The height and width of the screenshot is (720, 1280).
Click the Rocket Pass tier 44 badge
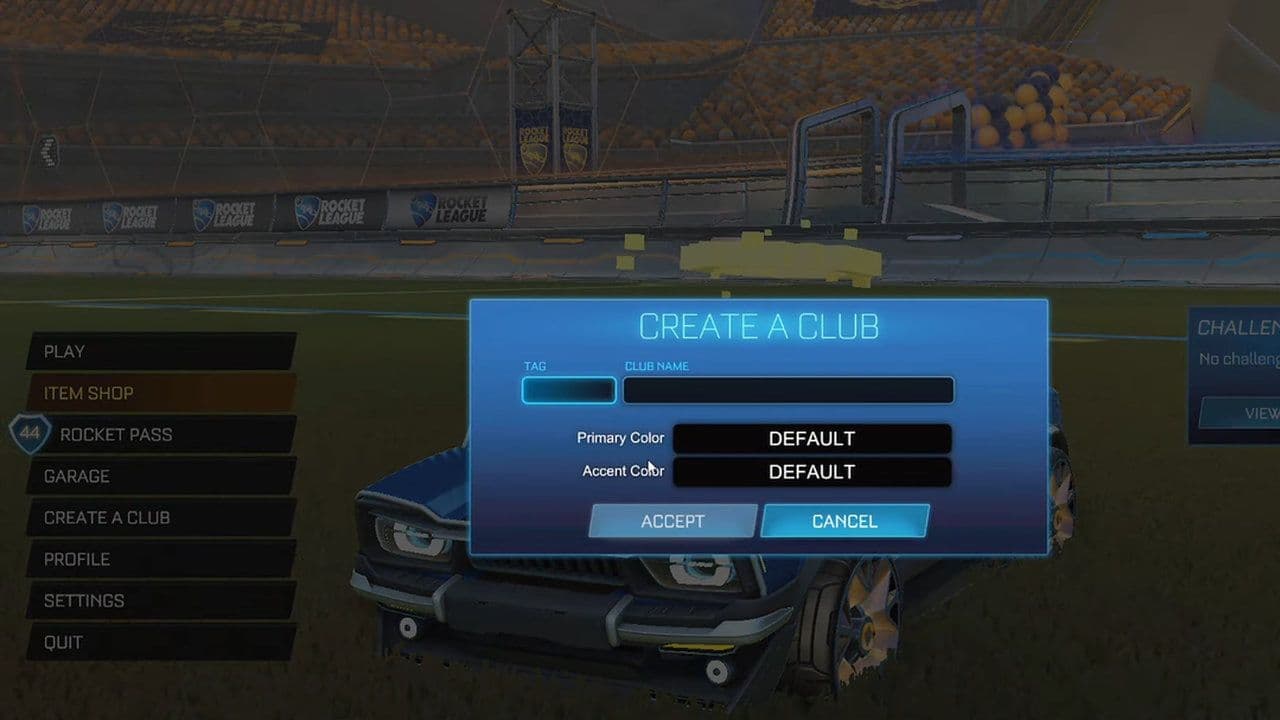click(x=30, y=435)
